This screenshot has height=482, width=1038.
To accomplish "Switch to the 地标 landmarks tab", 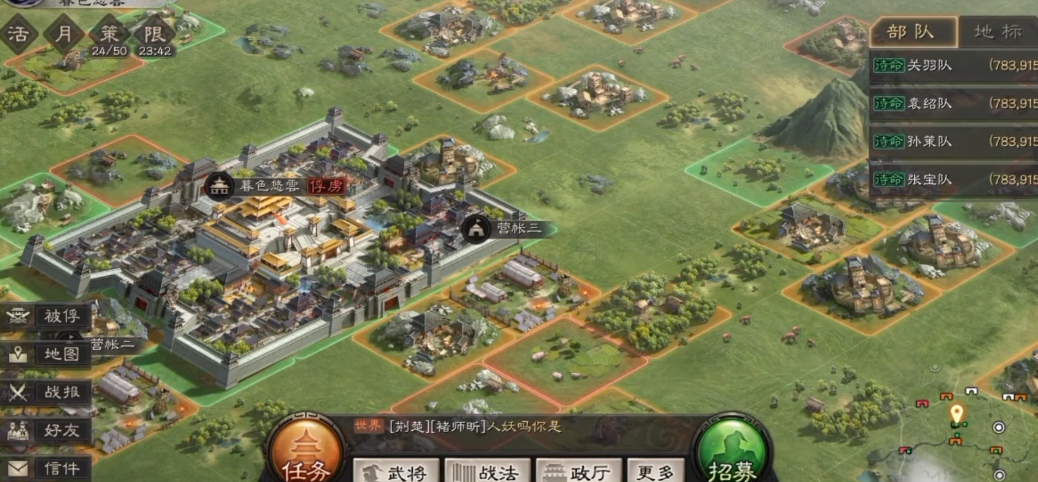I will [x=997, y=31].
